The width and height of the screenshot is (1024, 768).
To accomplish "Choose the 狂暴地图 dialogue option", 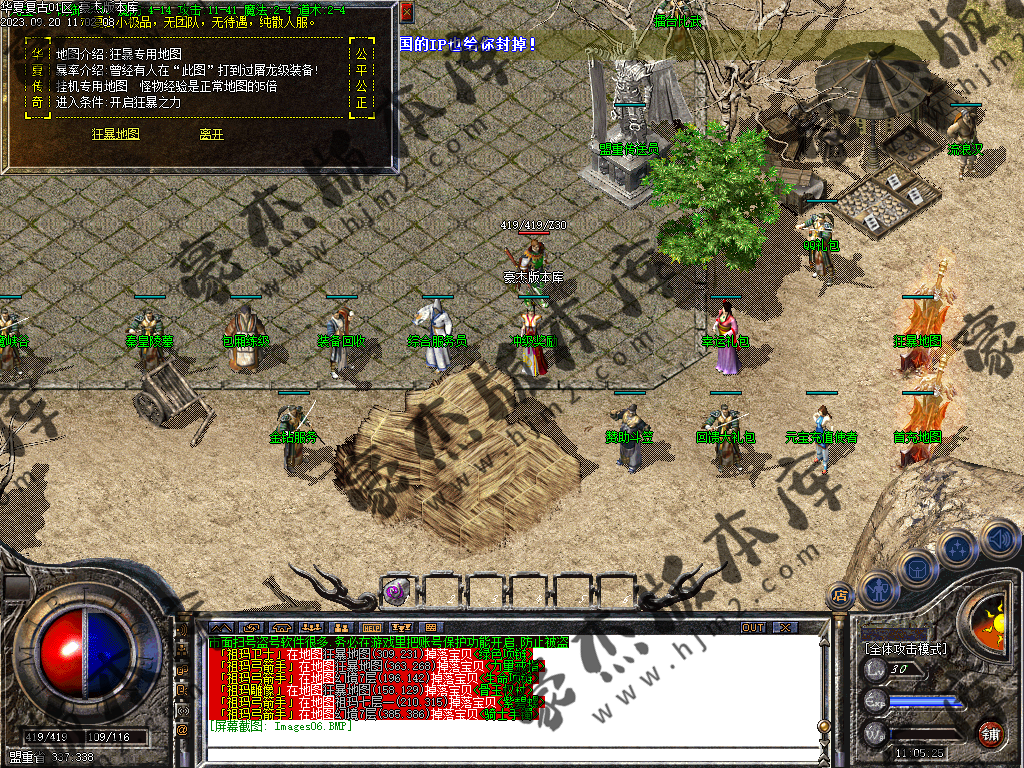I will [x=116, y=134].
